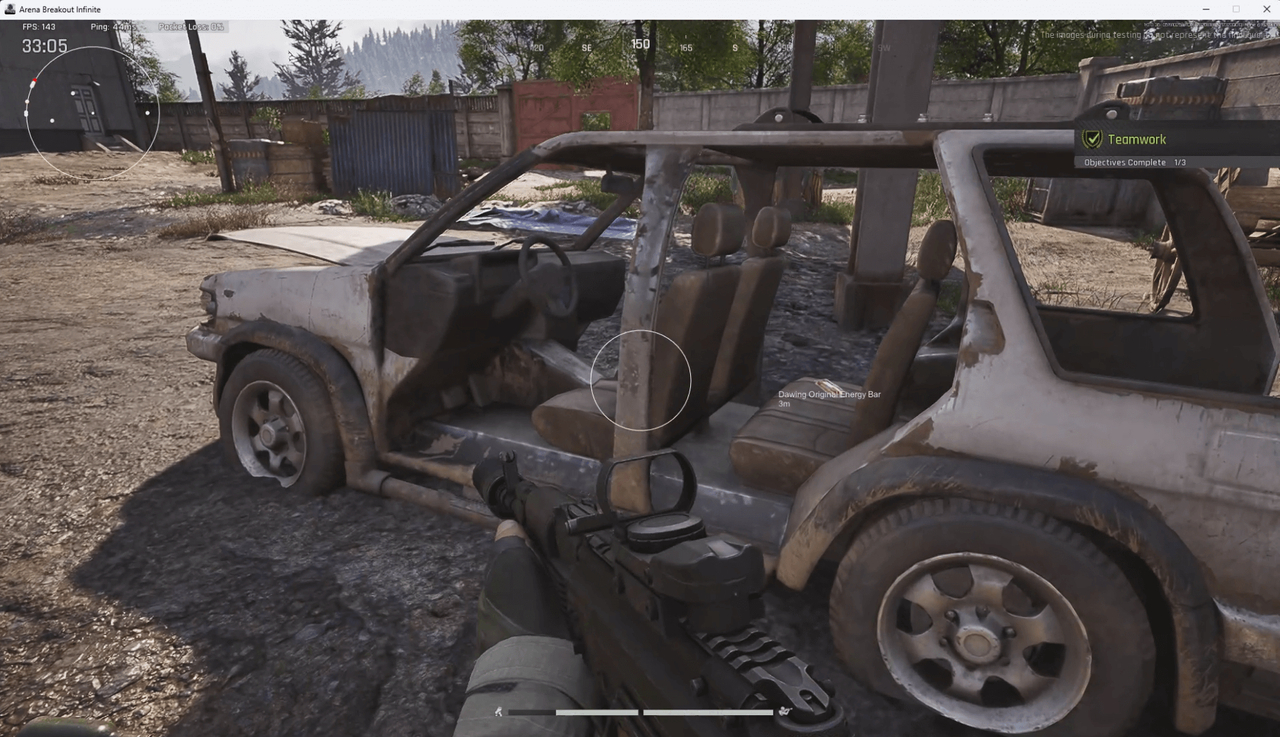Viewport: 1280px width, 737px height.
Task: Click the crouch stance icon left of stamina bar
Action: point(498,711)
